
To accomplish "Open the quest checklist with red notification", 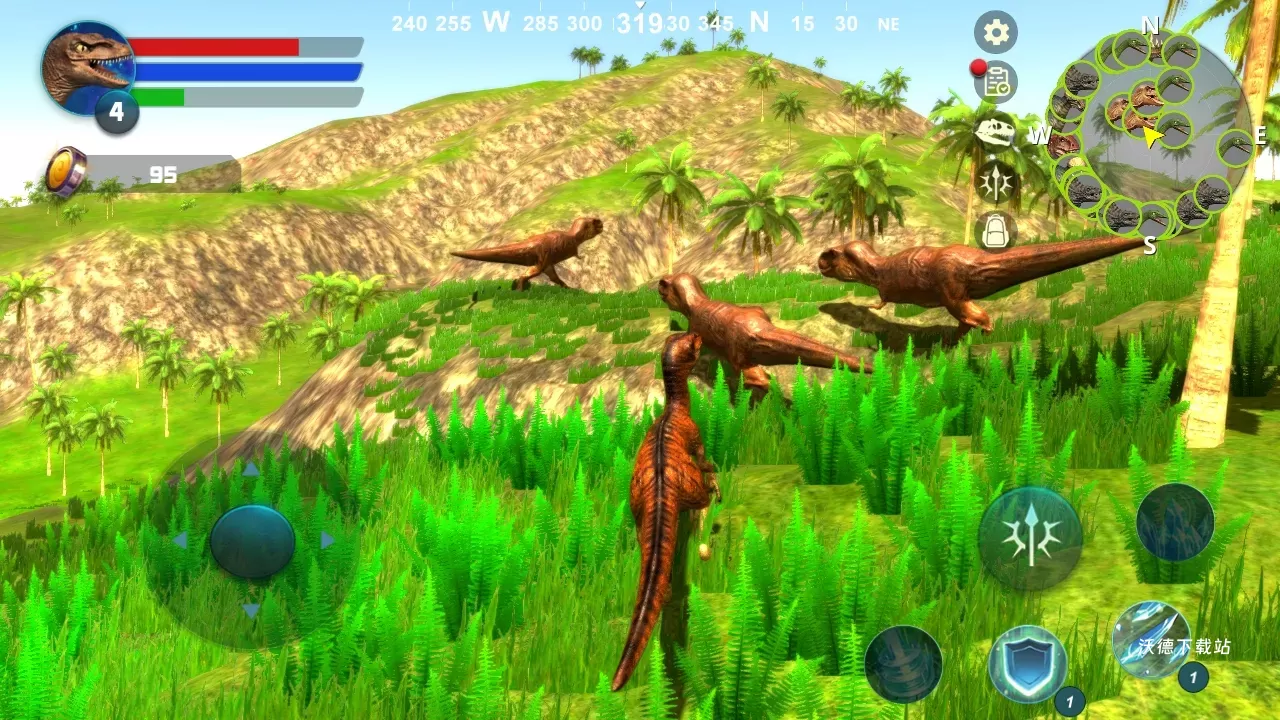I will coord(996,82).
